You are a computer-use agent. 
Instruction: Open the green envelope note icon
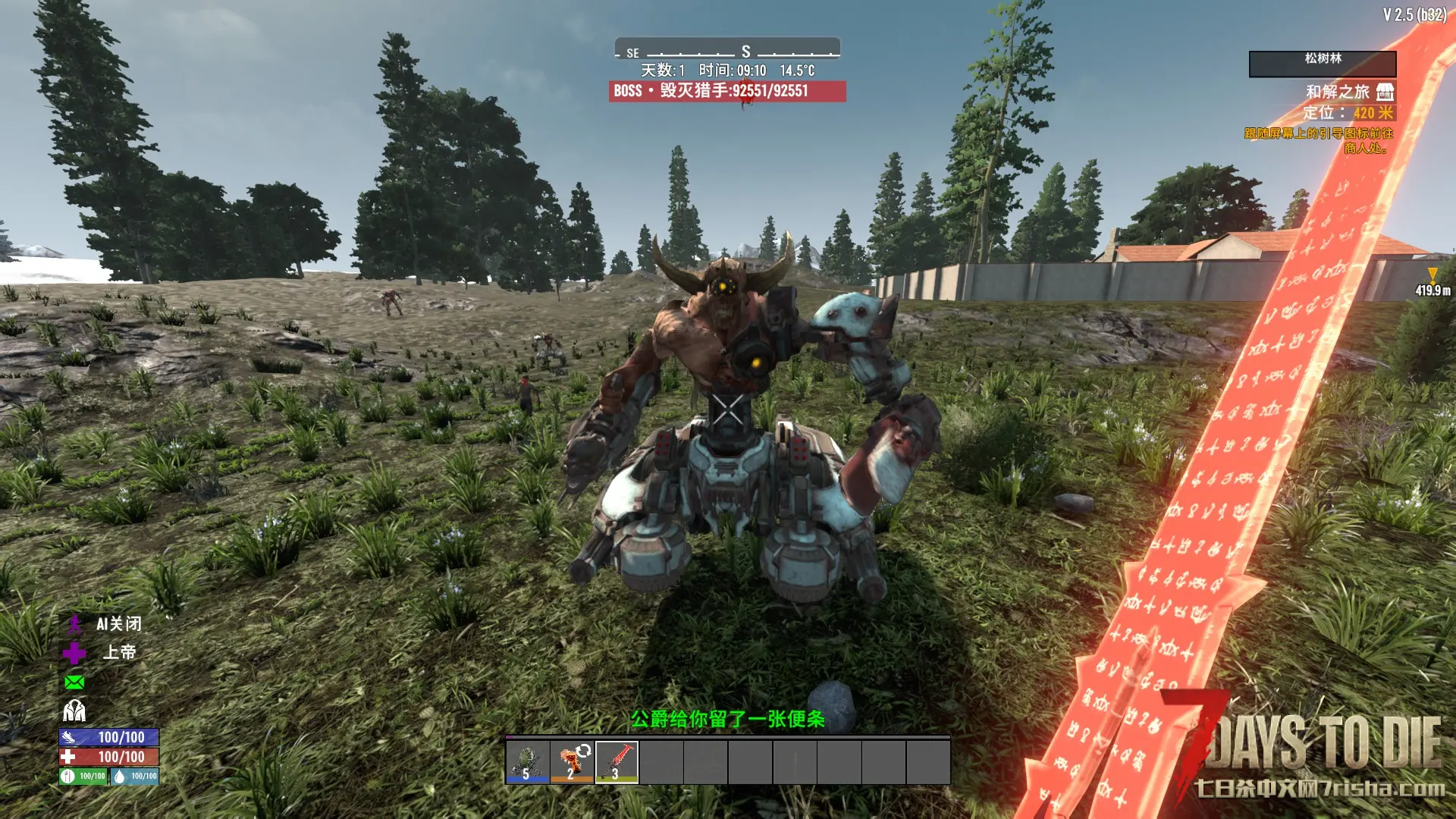(74, 682)
